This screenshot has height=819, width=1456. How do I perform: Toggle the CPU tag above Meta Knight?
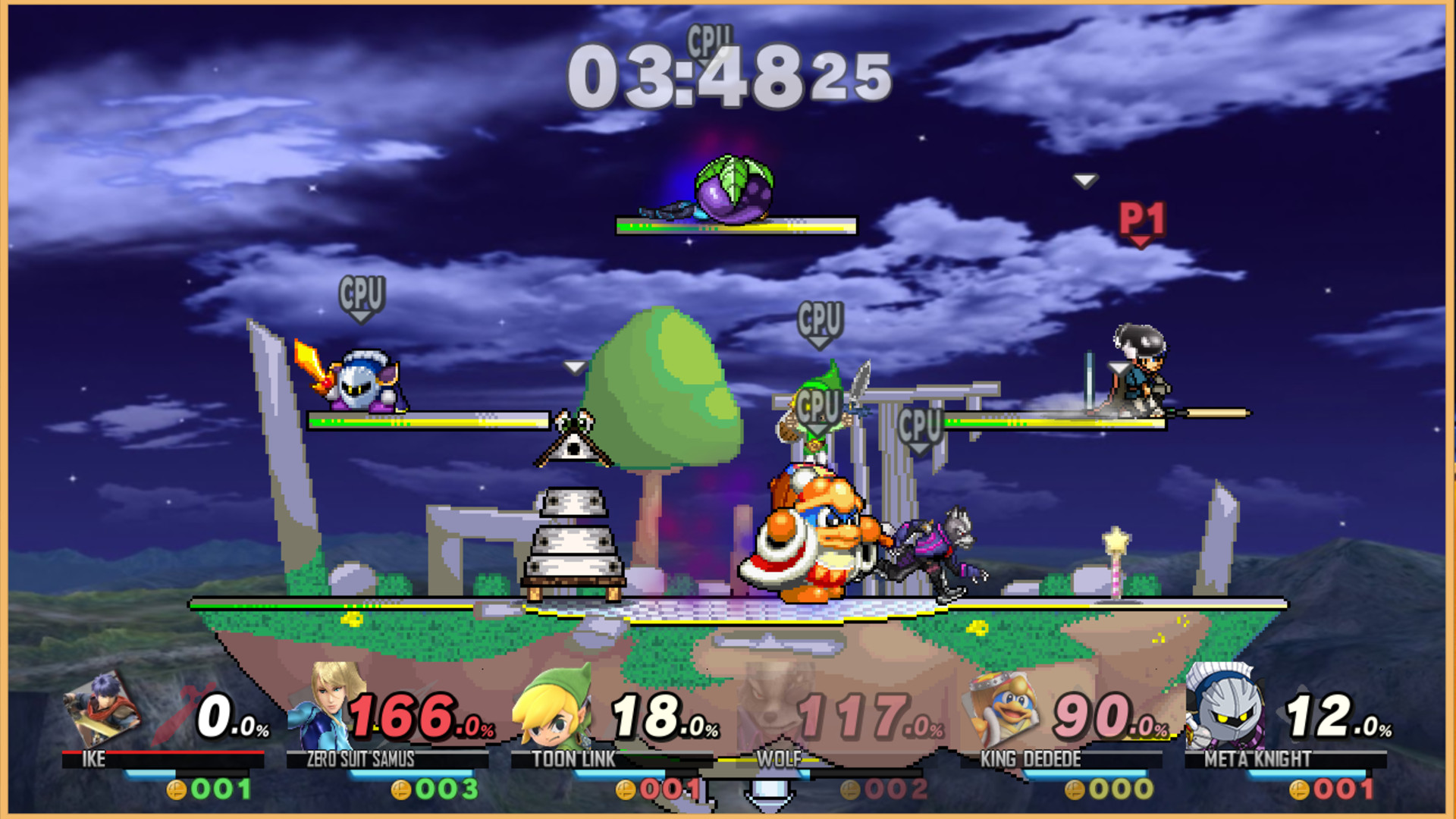coord(362,296)
